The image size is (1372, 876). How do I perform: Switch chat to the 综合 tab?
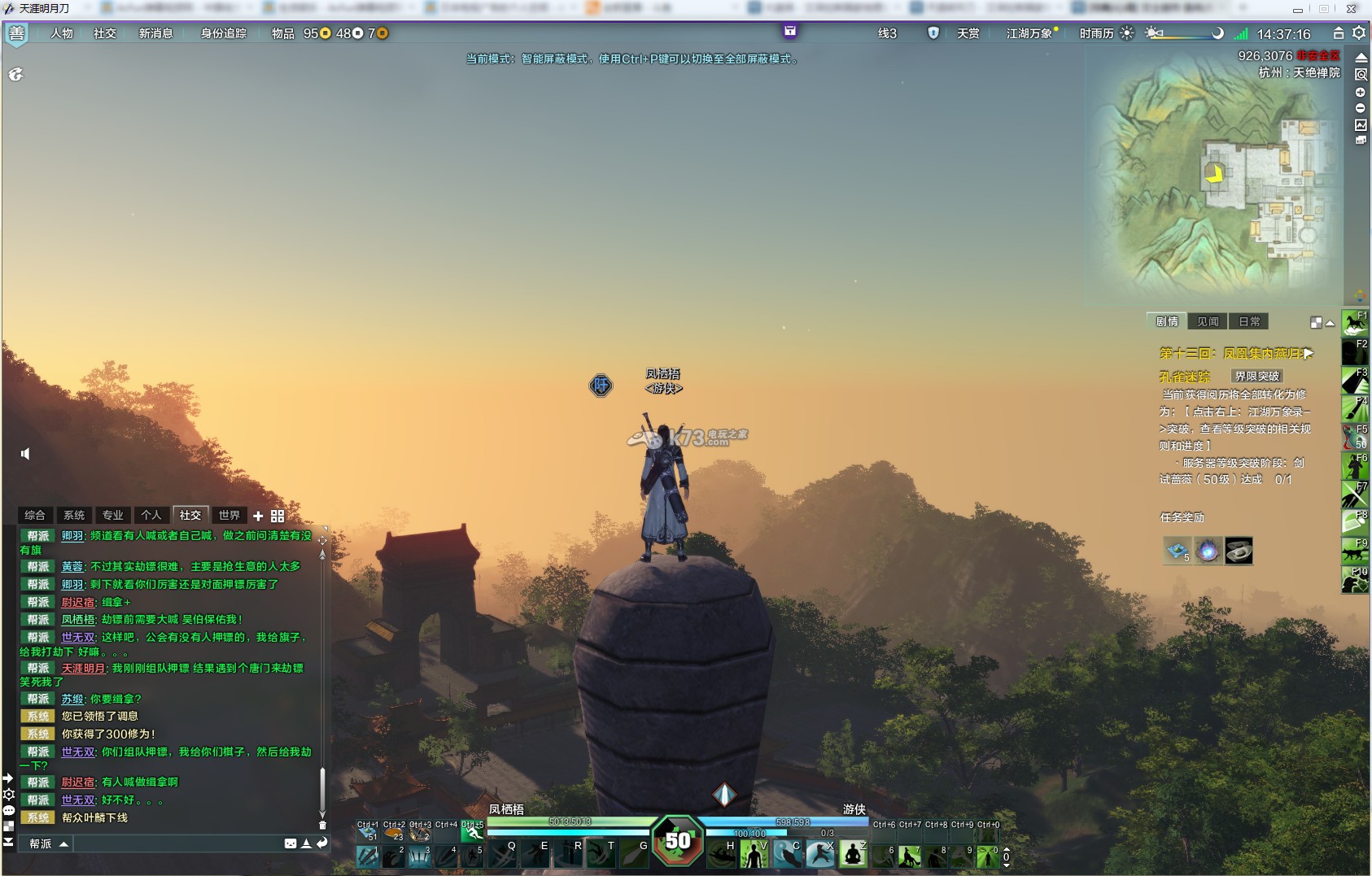pyautogui.click(x=35, y=515)
